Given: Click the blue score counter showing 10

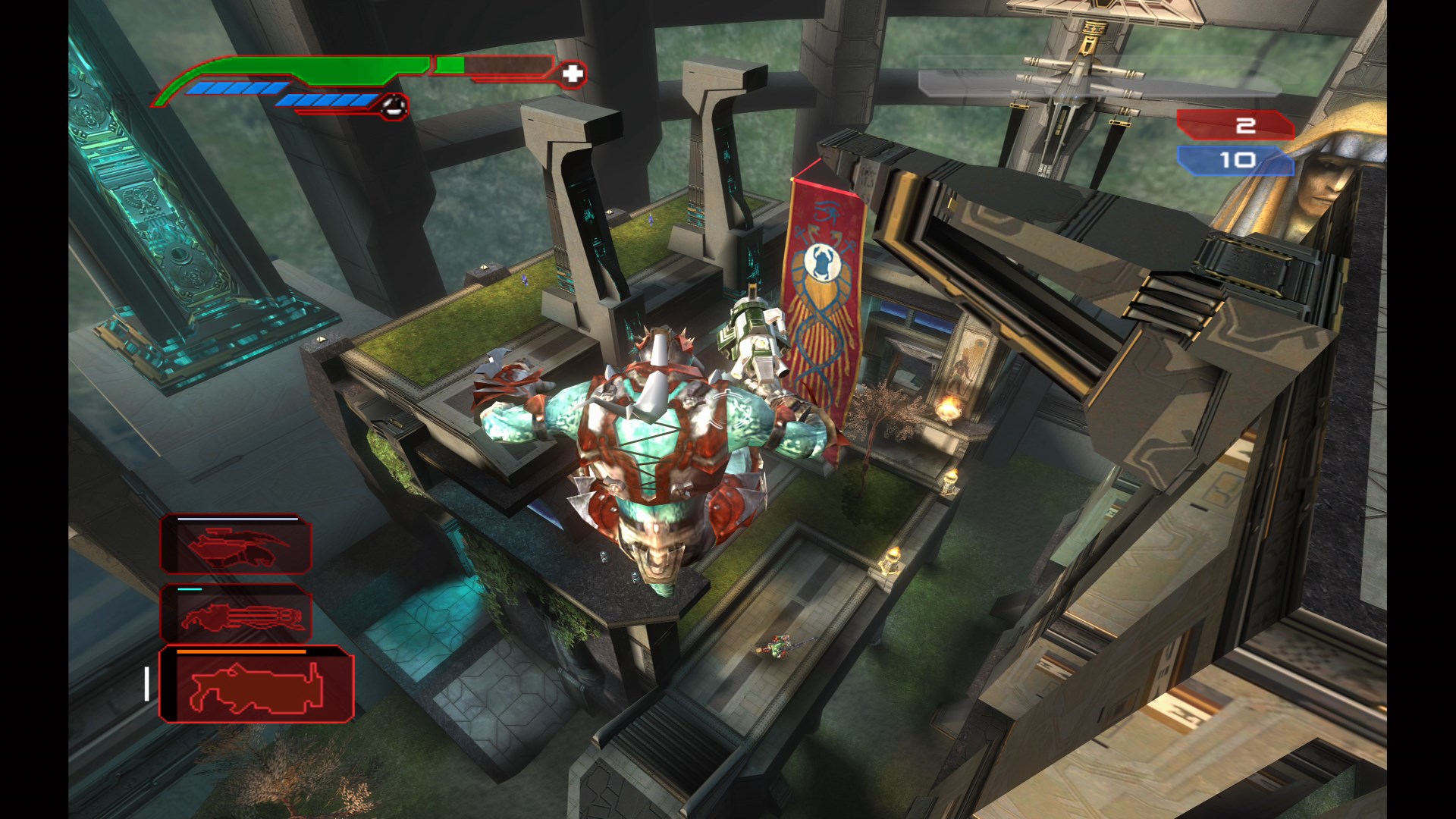Looking at the screenshot, I should click(1239, 159).
